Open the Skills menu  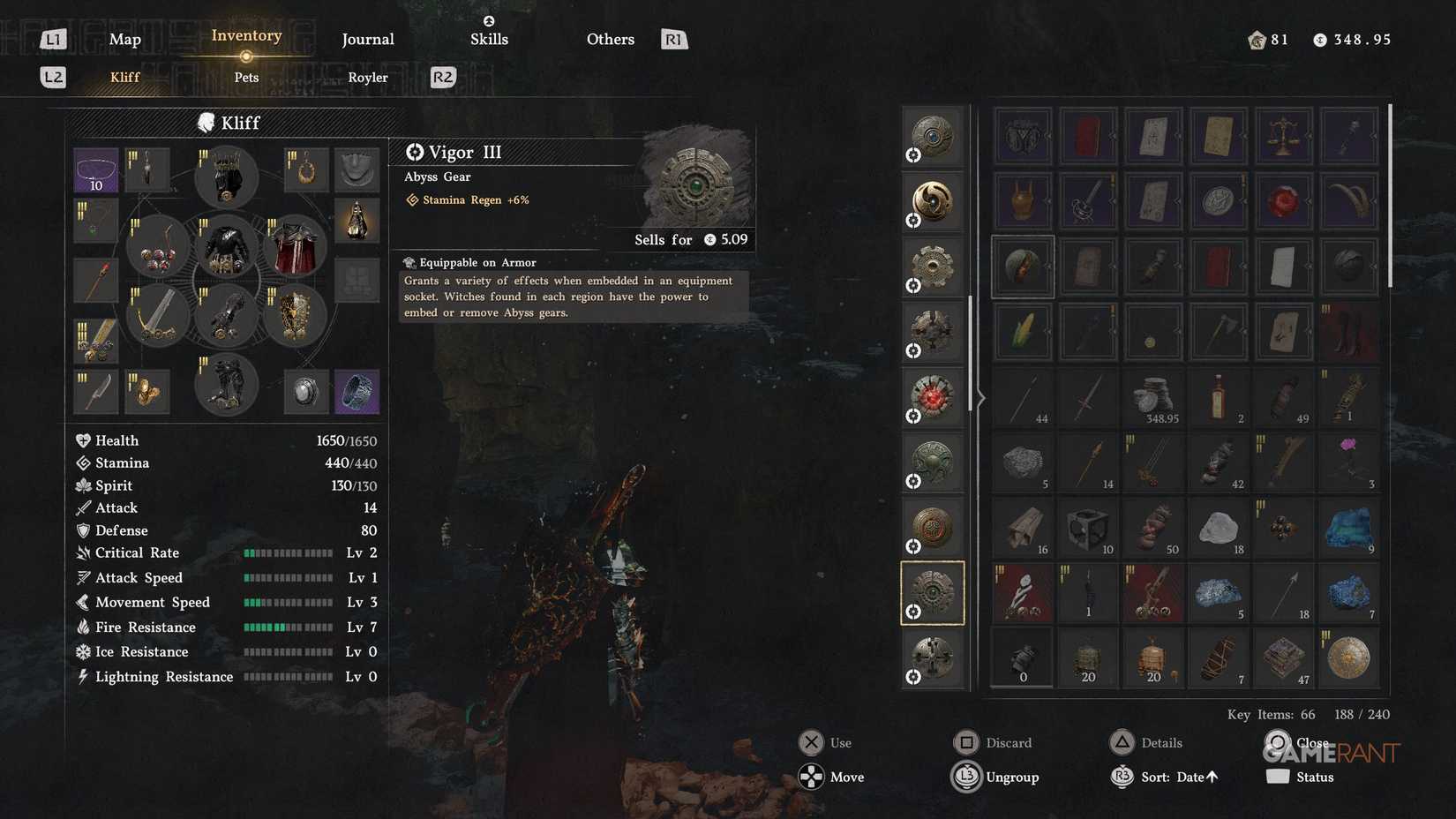pyautogui.click(x=489, y=39)
